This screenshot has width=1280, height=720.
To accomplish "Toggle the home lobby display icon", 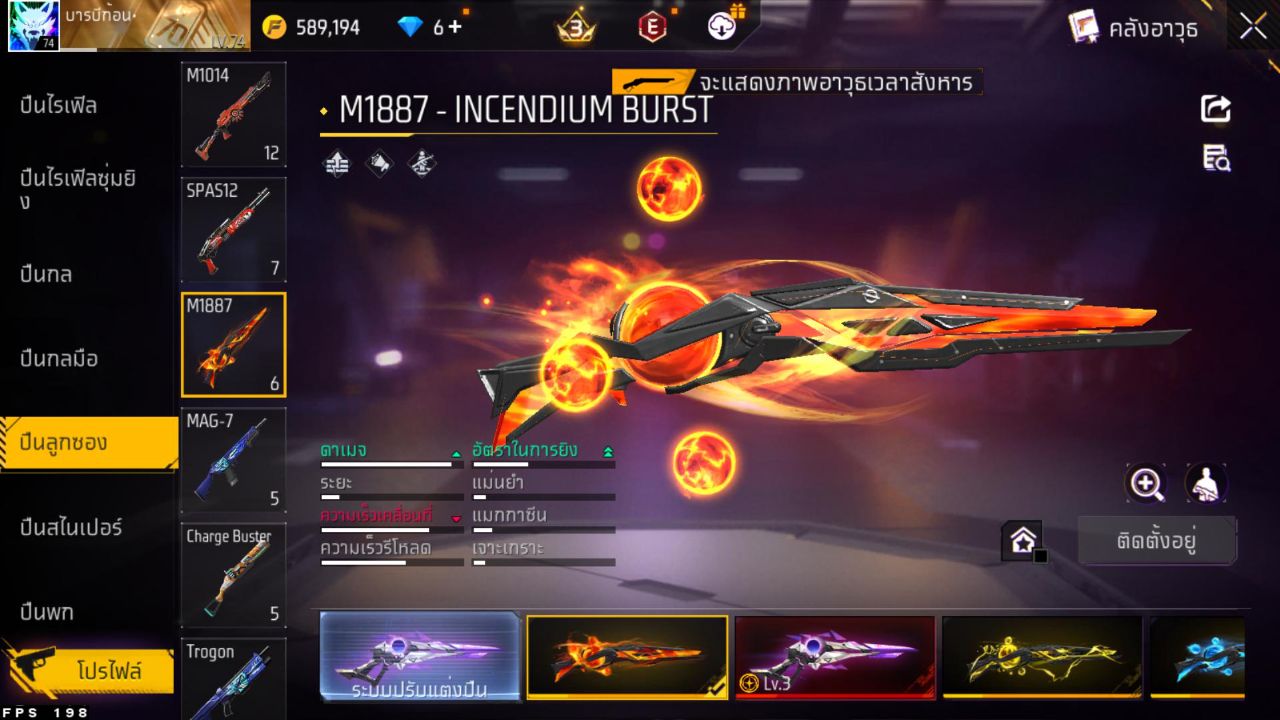I will (1023, 540).
